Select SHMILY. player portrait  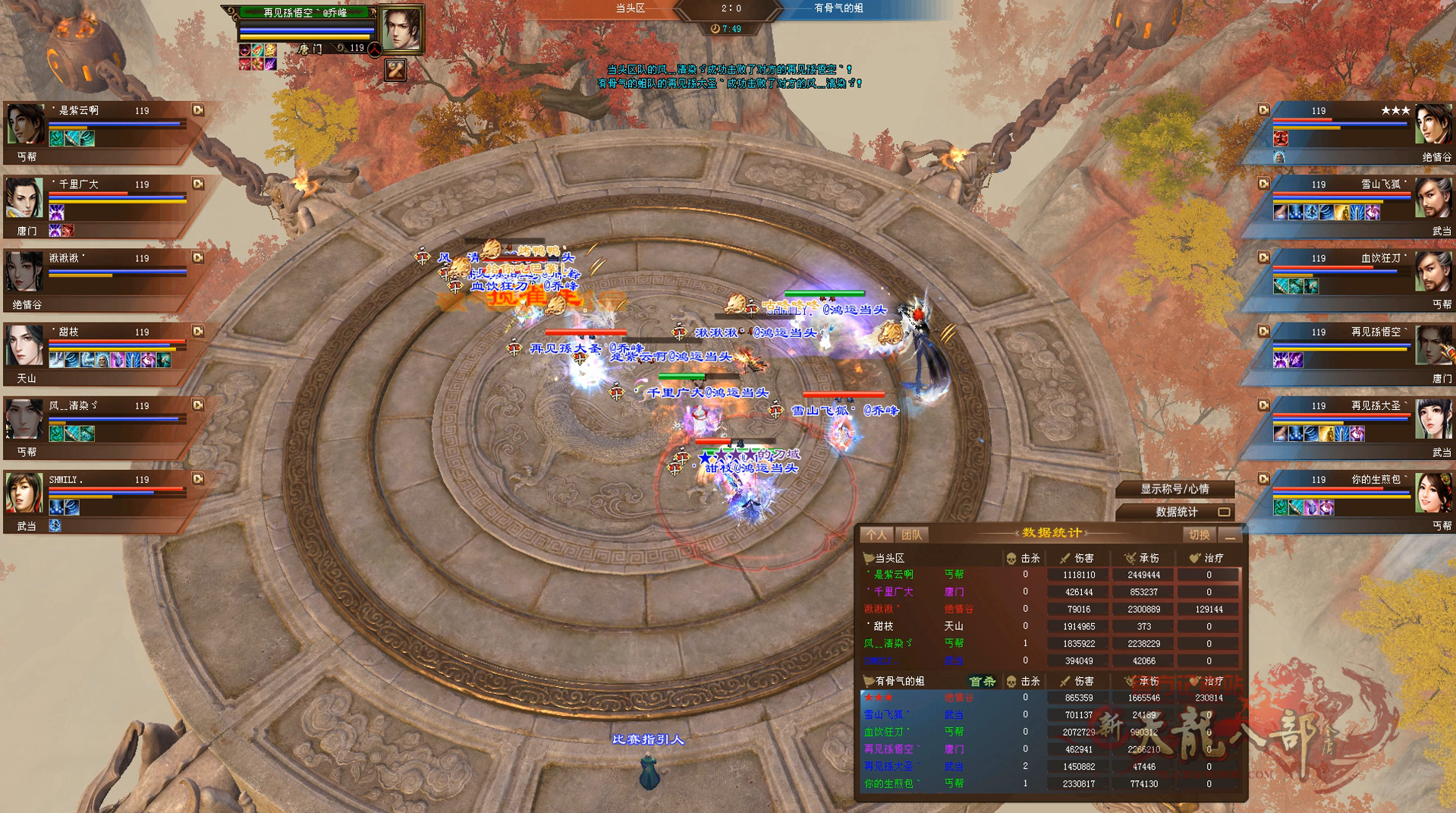click(25, 493)
